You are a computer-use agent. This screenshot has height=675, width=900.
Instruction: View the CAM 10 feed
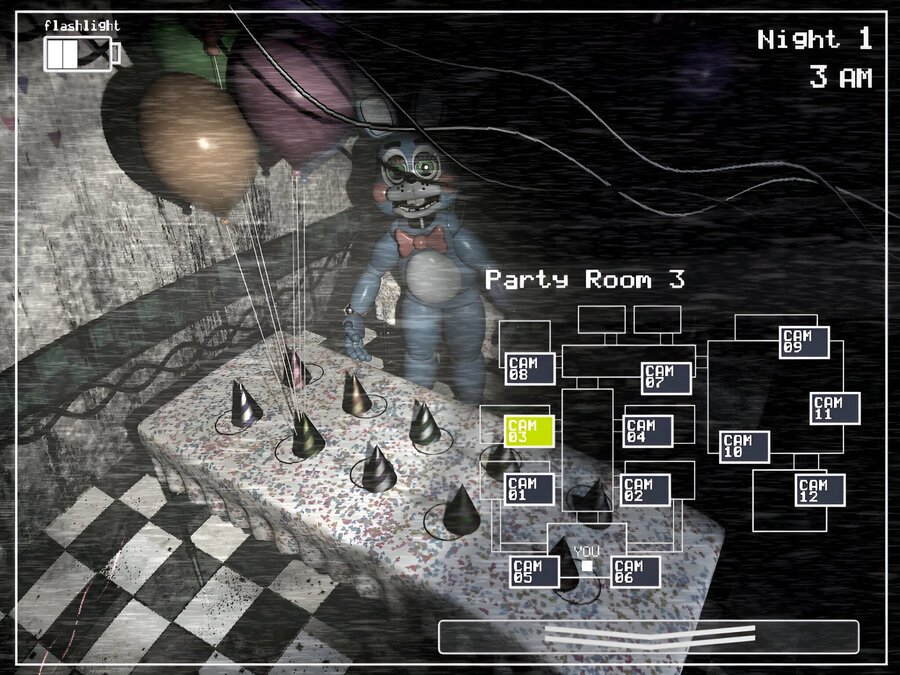click(745, 447)
